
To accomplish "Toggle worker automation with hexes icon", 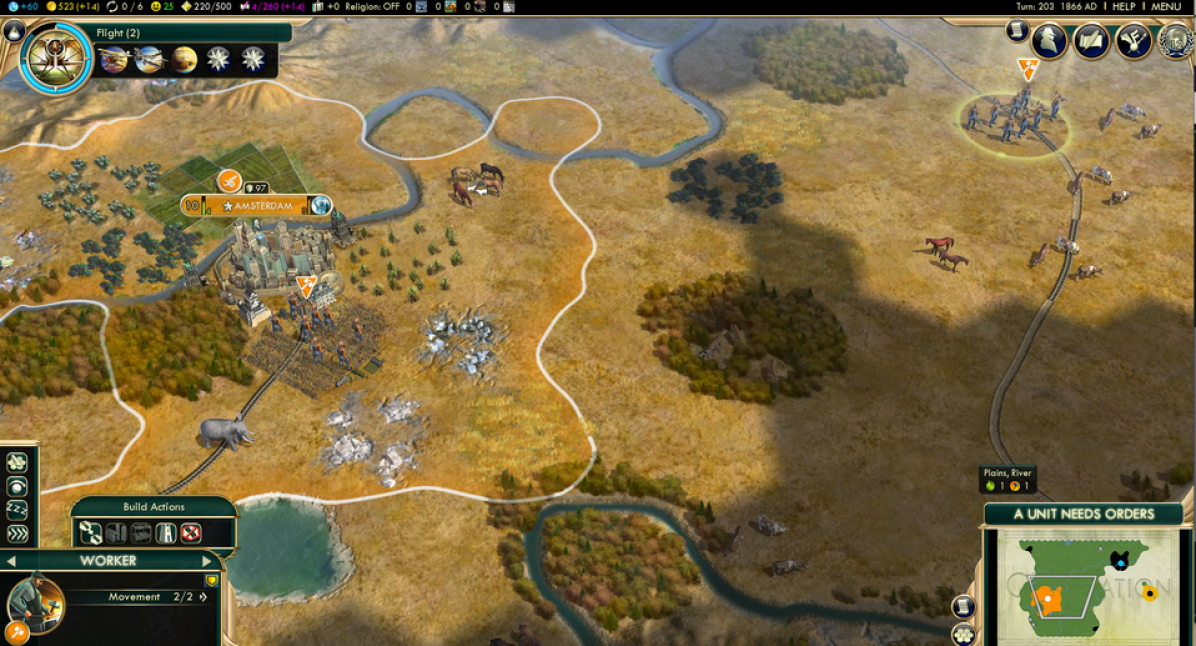I will tap(17, 462).
